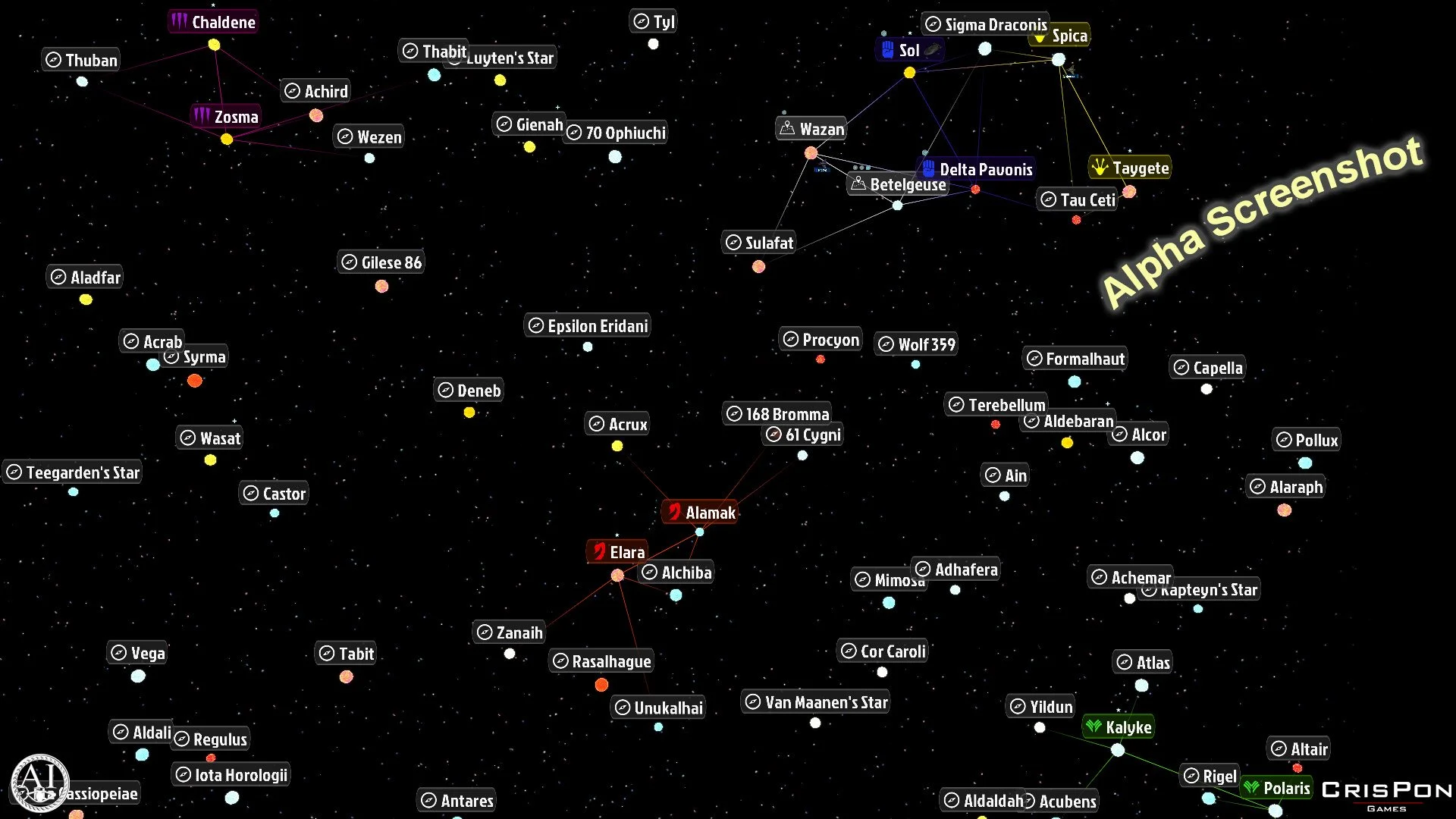Viewport: 1456px width, 819px height.
Task: Click the purple claw icon on Chaldene
Action: [x=180, y=21]
